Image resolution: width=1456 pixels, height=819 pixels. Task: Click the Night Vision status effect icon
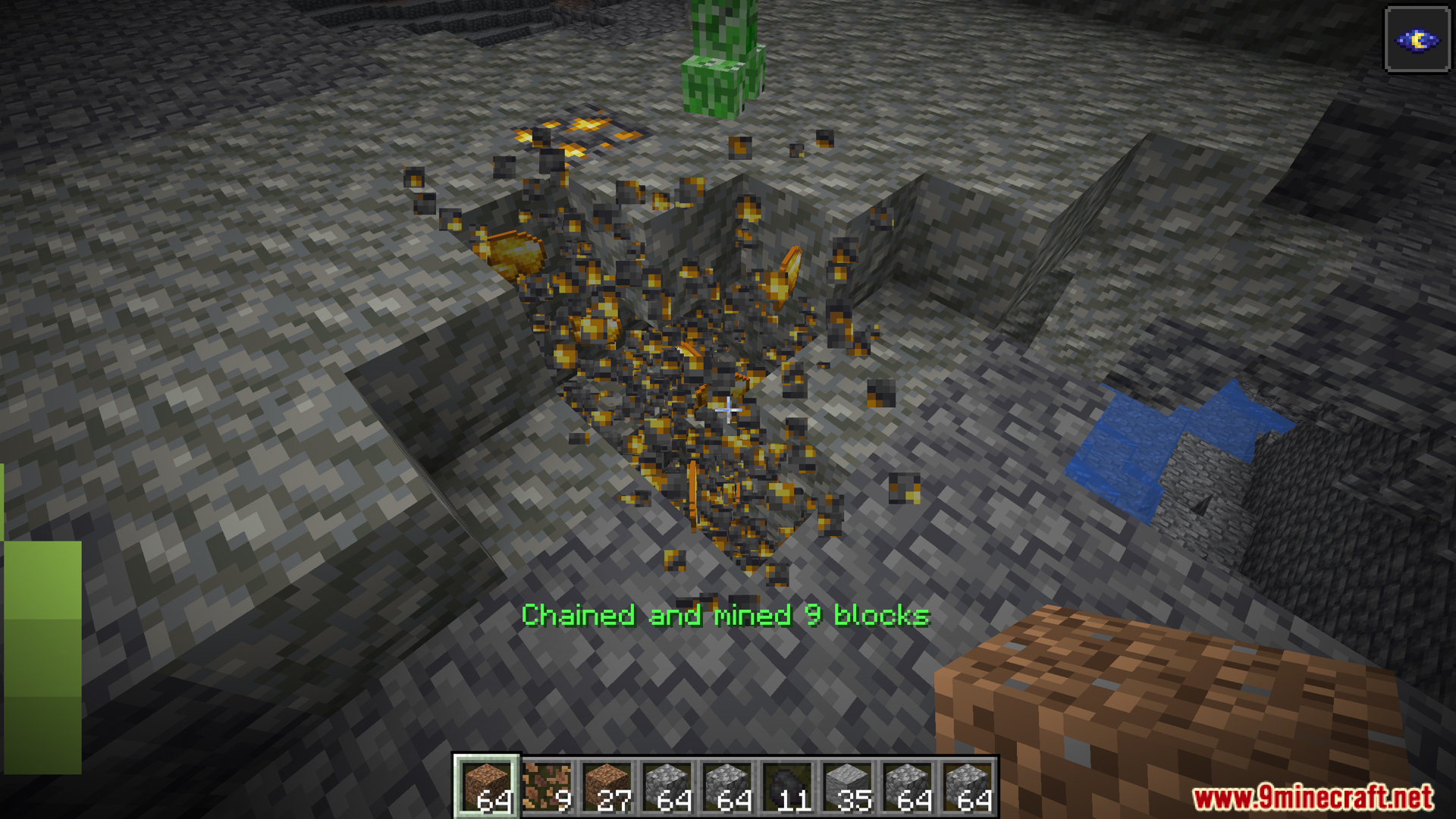[1417, 40]
